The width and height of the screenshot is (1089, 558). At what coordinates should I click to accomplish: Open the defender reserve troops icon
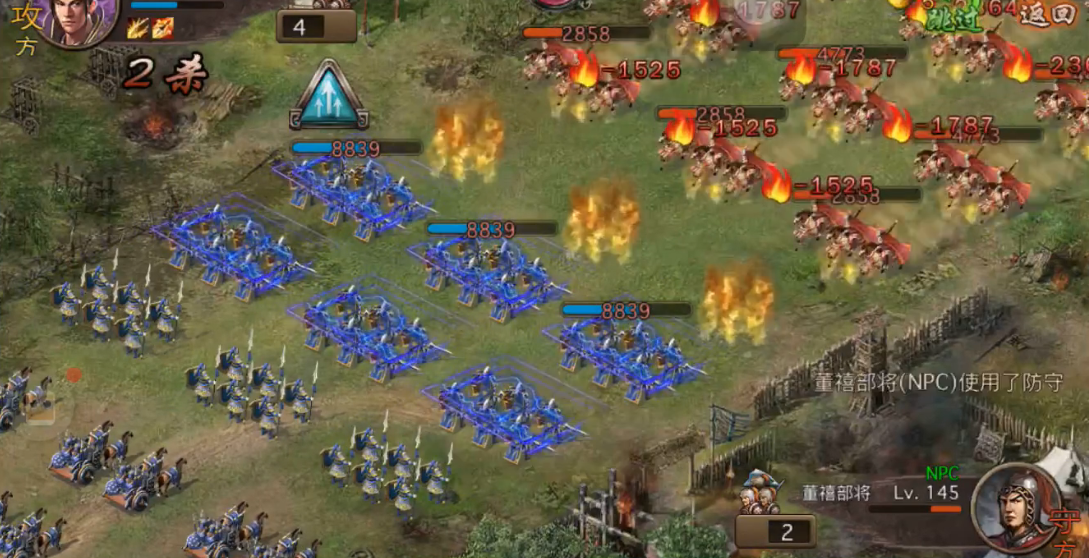click(762, 492)
